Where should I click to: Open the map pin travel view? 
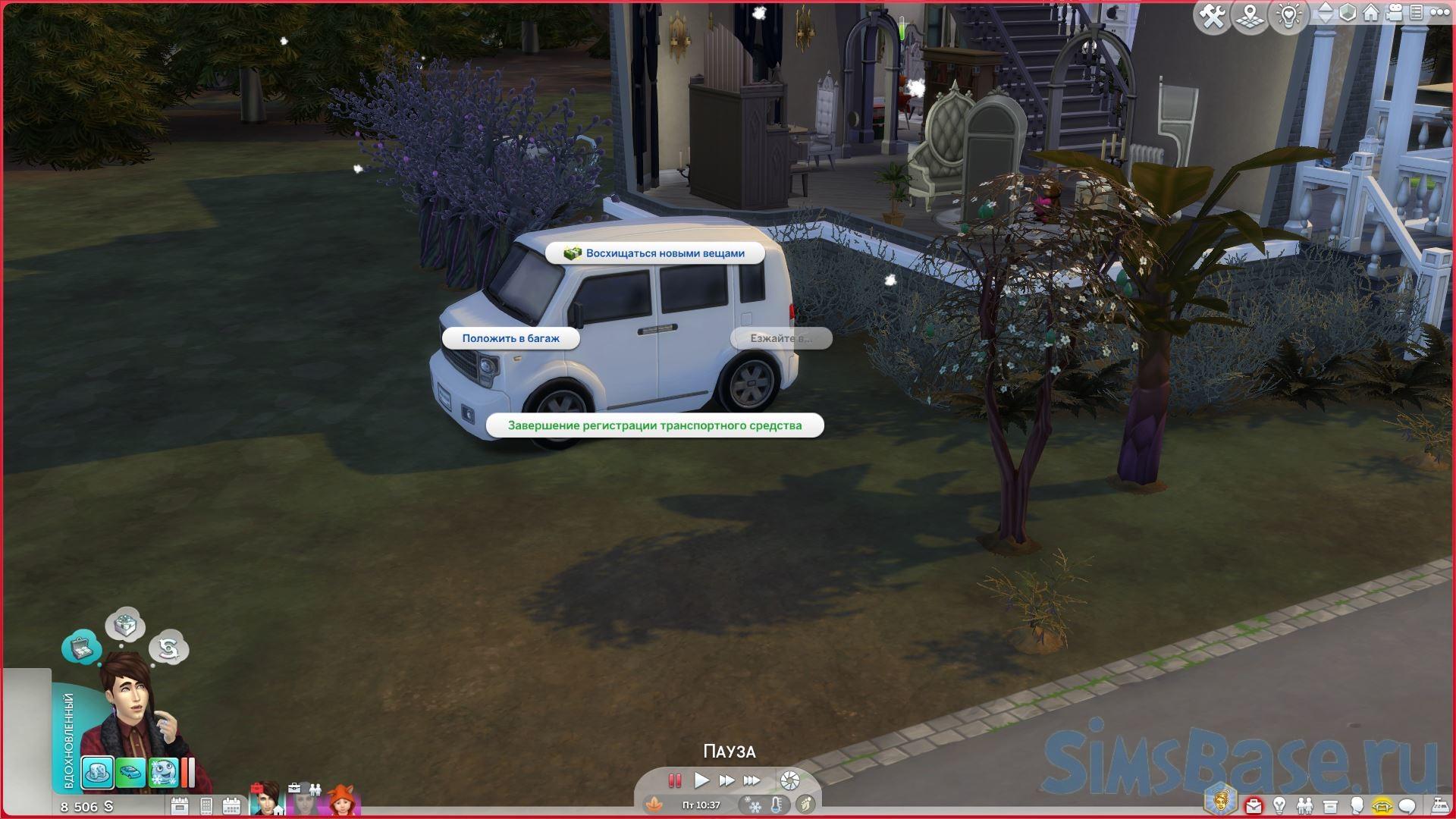(x=1250, y=16)
